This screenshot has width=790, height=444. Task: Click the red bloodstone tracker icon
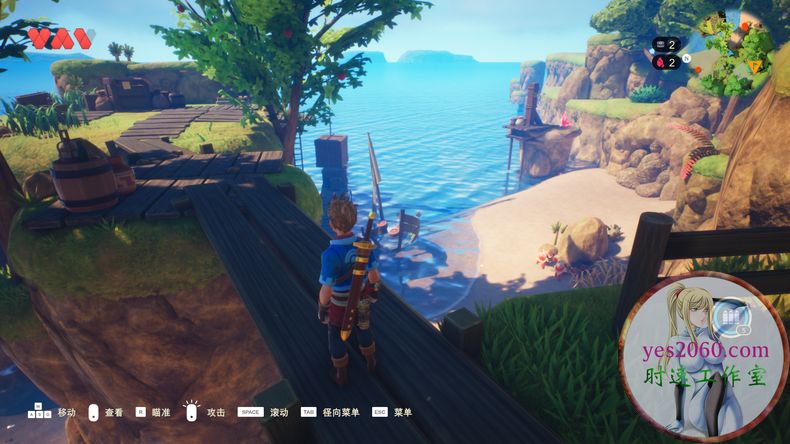tap(659, 62)
